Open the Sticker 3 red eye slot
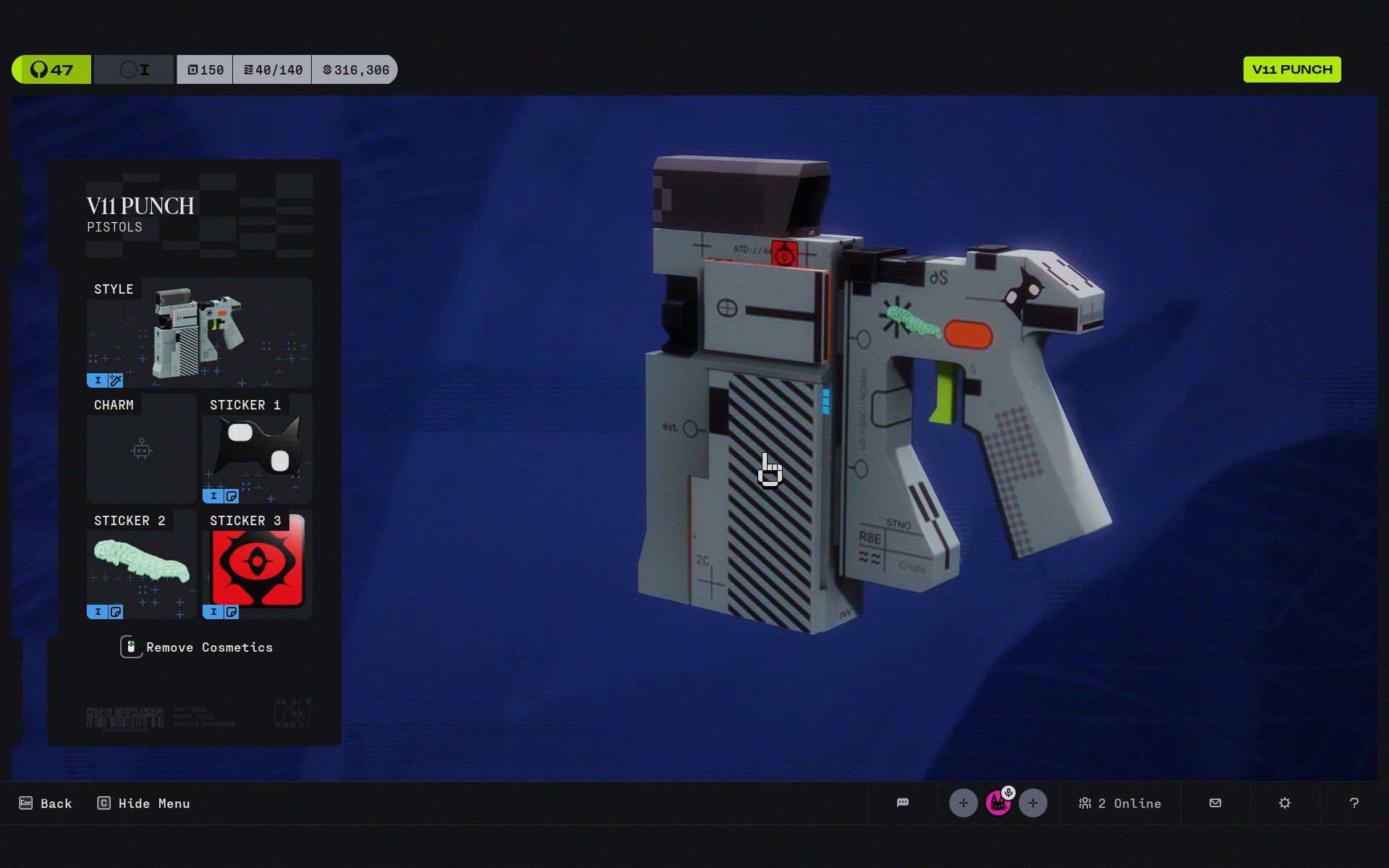This screenshot has height=868, width=1389. click(258, 565)
